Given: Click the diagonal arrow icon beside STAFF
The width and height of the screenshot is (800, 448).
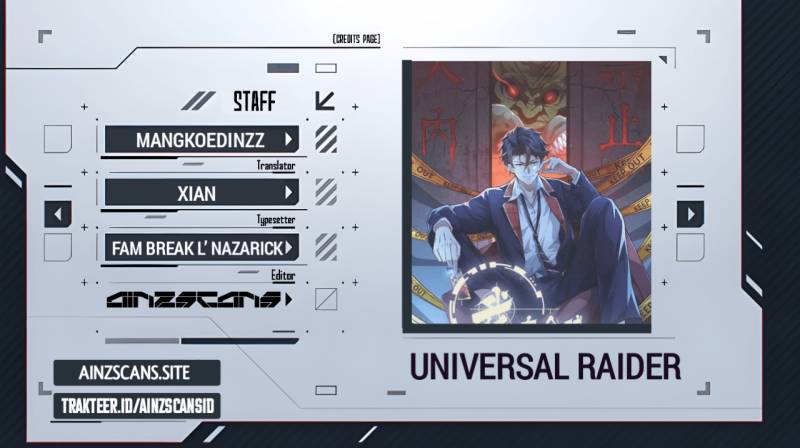Looking at the screenshot, I should click(x=324, y=101).
